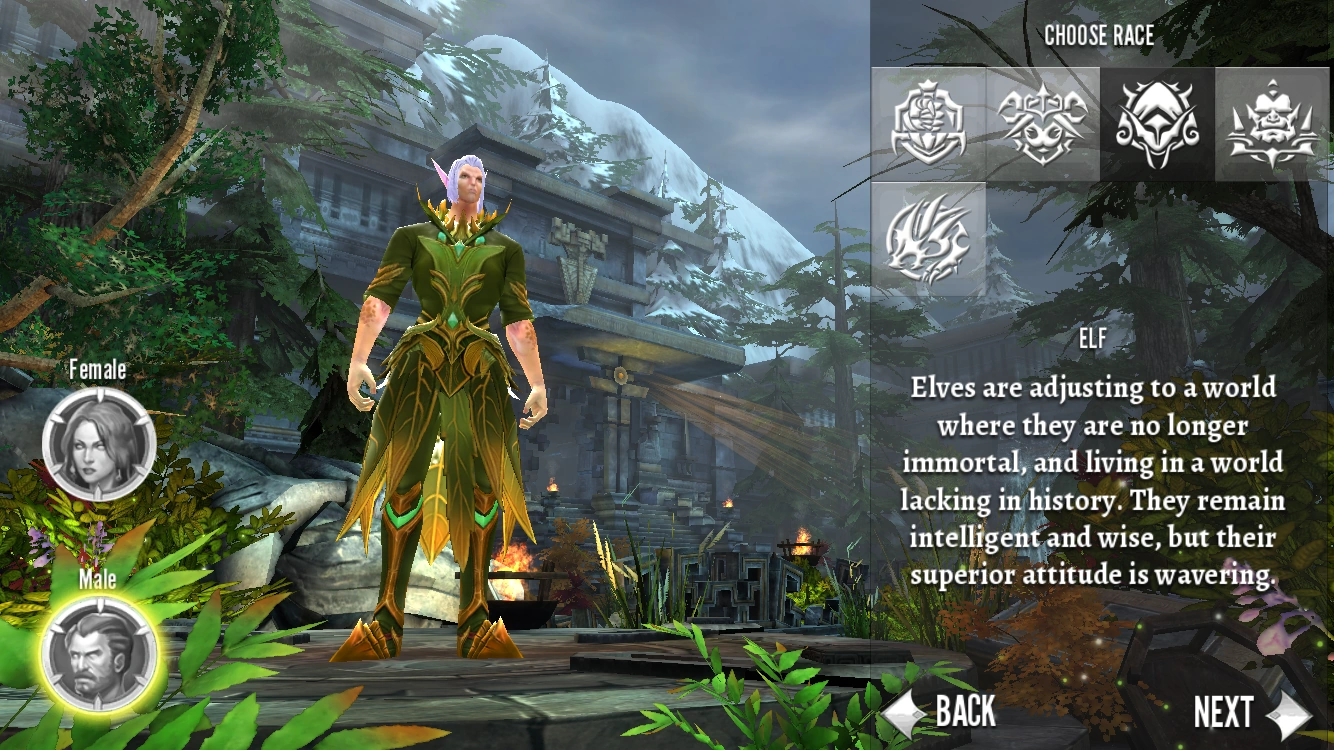Click the arrow icon beside BACK

click(902, 712)
